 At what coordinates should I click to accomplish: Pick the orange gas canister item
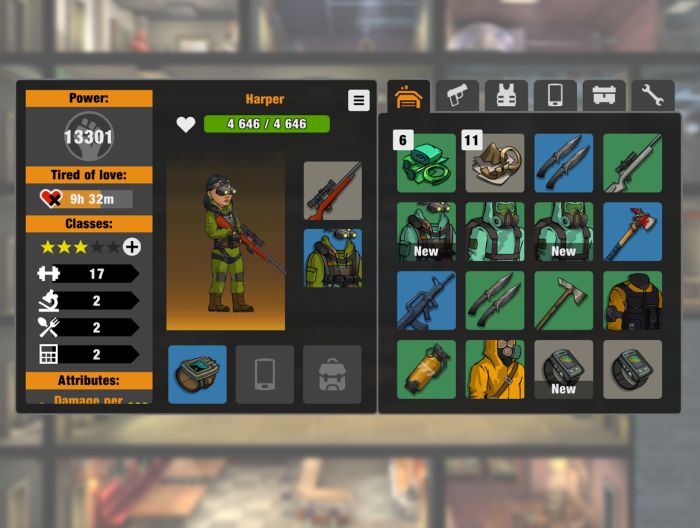[426, 369]
